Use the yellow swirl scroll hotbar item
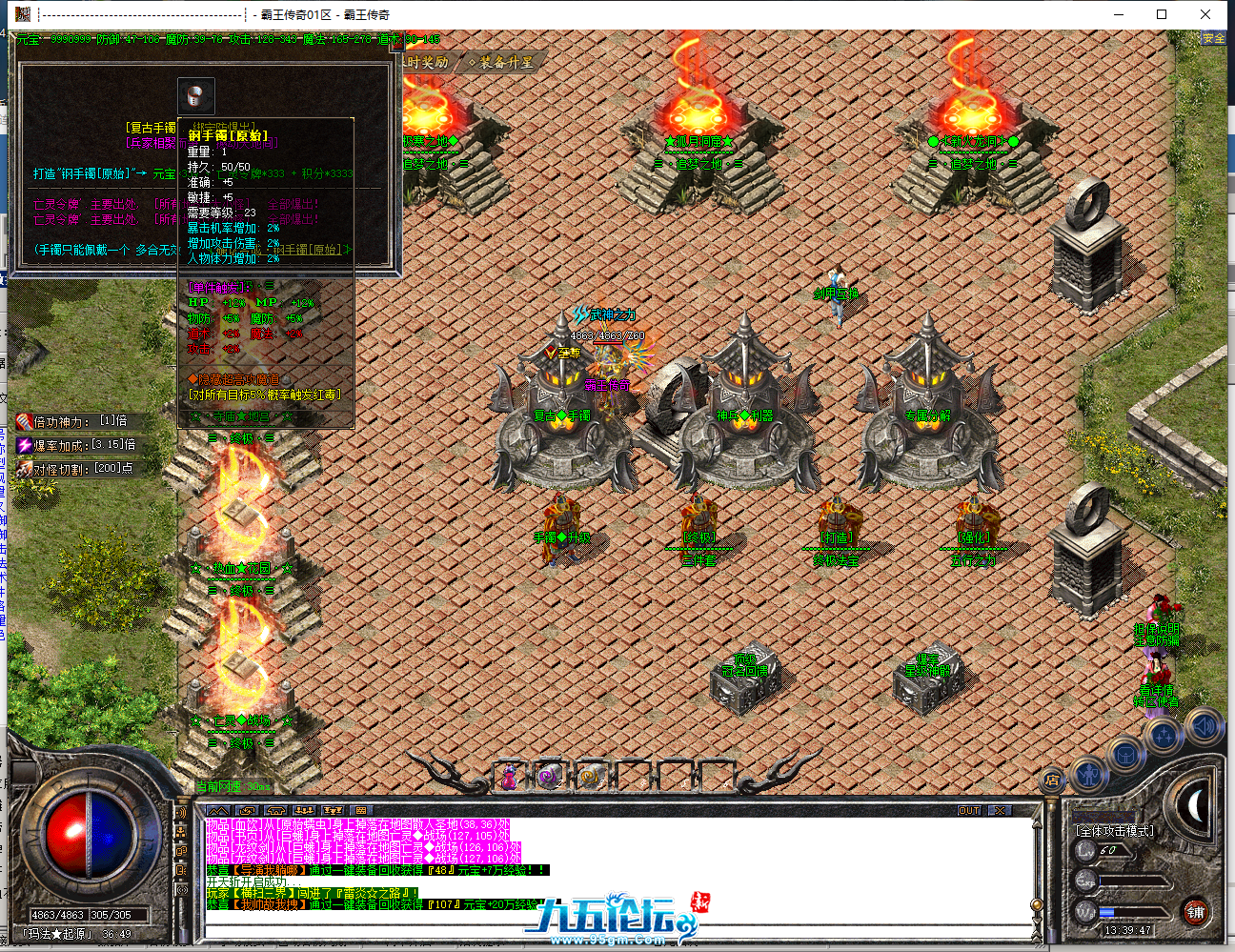1235x952 pixels. [x=589, y=776]
